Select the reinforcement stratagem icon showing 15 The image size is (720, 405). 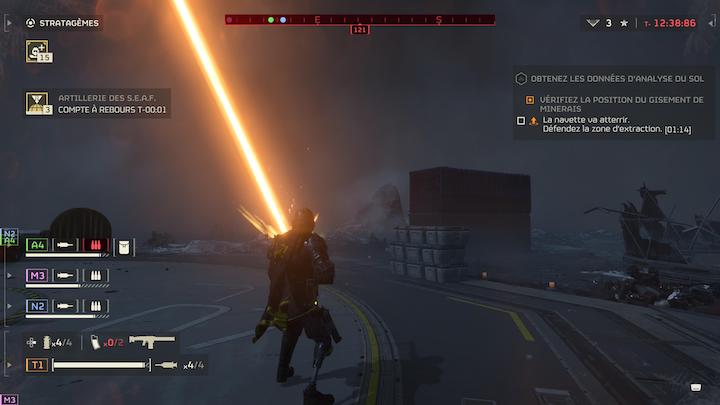(x=39, y=51)
